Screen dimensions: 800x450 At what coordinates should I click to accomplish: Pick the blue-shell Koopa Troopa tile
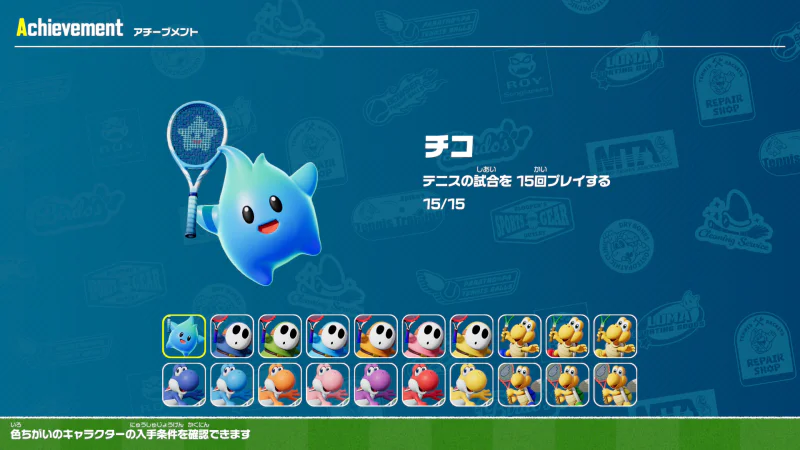pos(520,336)
